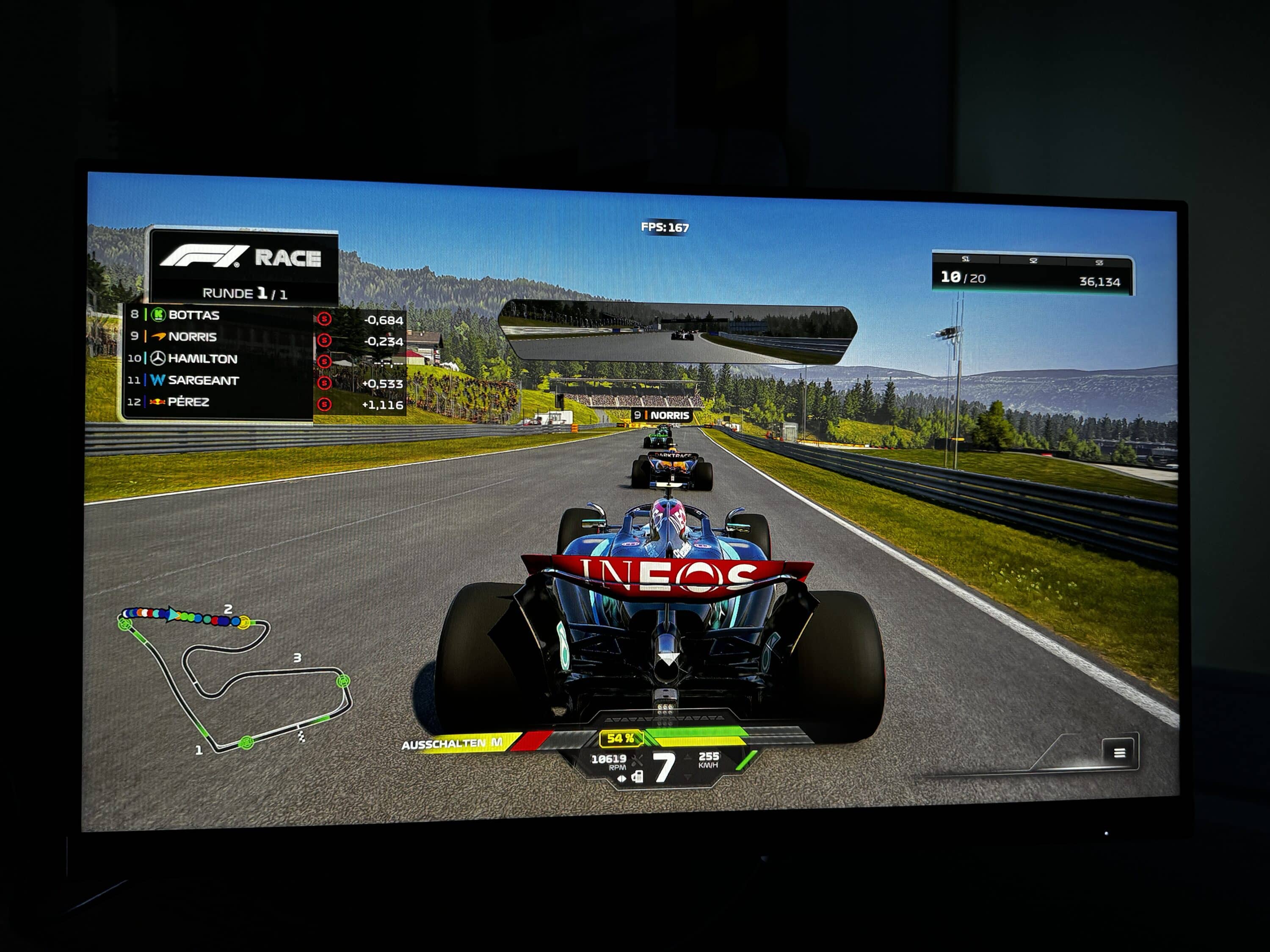Pick Sargeant in the standings list

(203, 380)
